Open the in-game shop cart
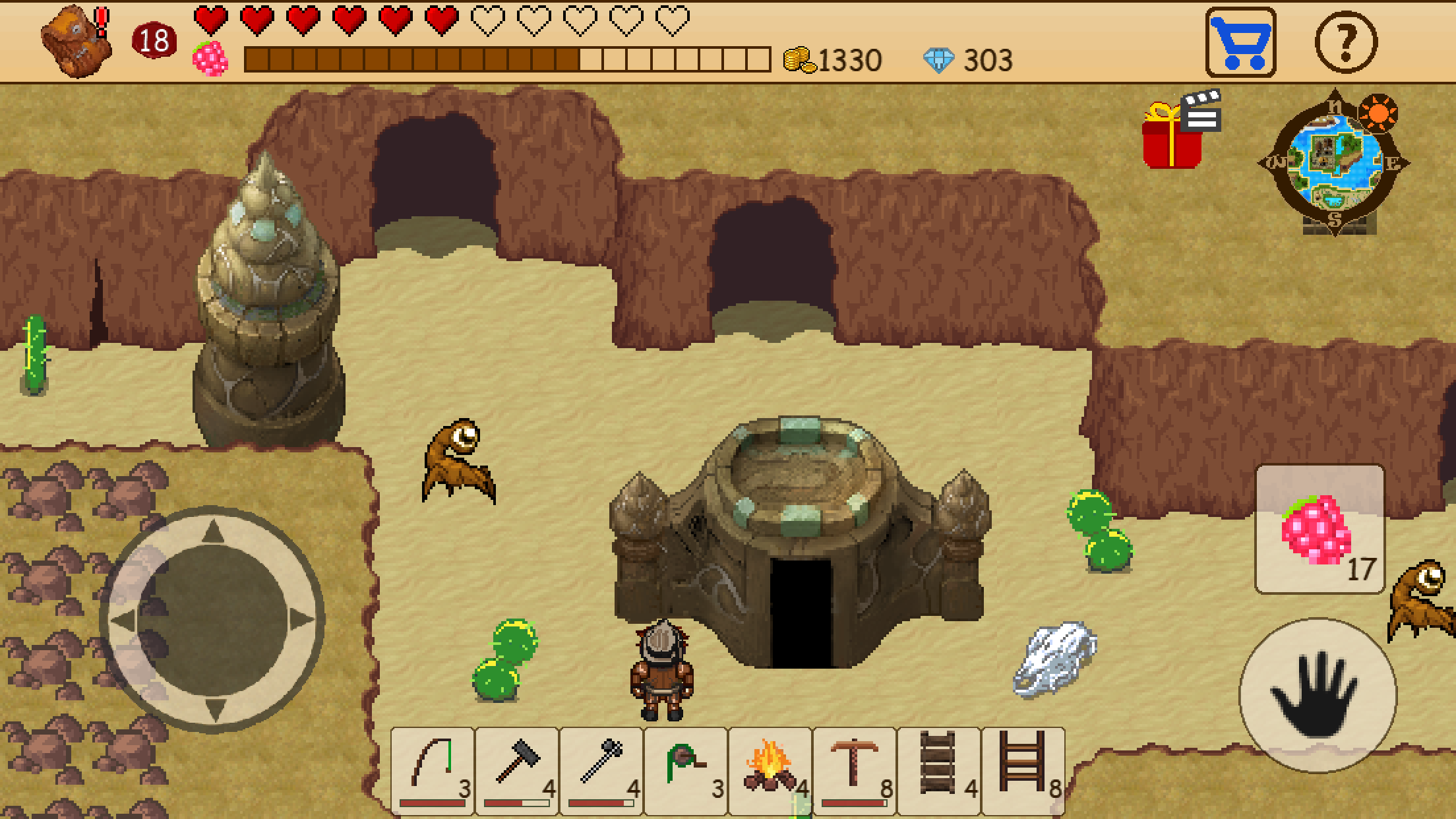 coord(1240,41)
